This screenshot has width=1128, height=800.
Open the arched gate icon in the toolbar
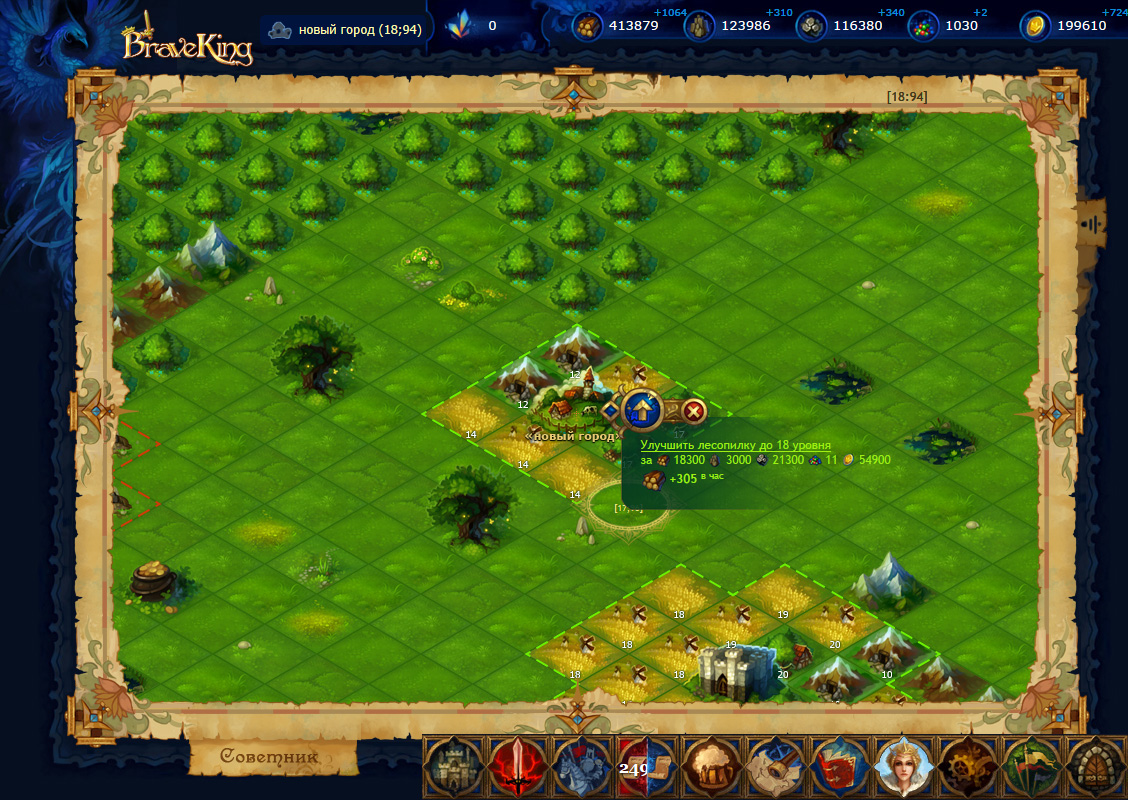(1095, 768)
